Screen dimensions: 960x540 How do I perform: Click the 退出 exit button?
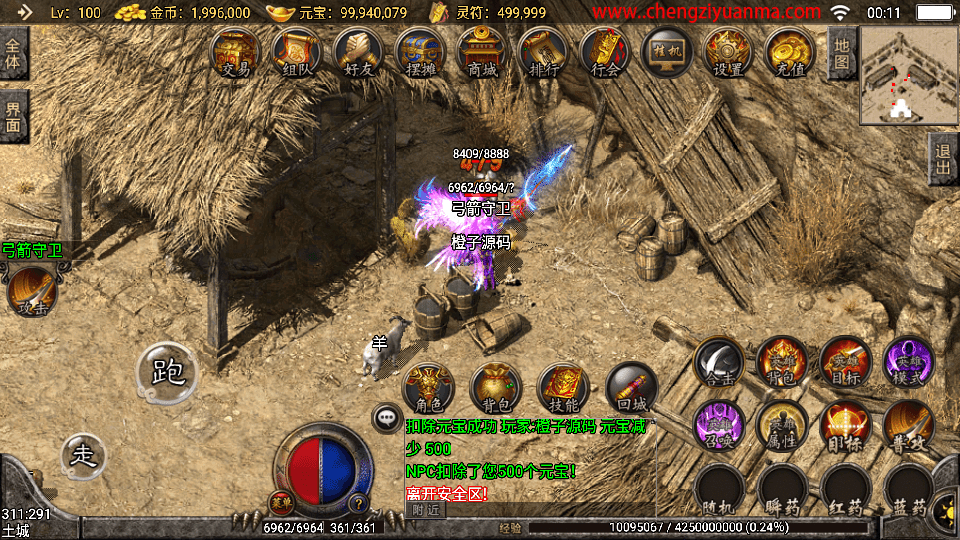[x=942, y=159]
